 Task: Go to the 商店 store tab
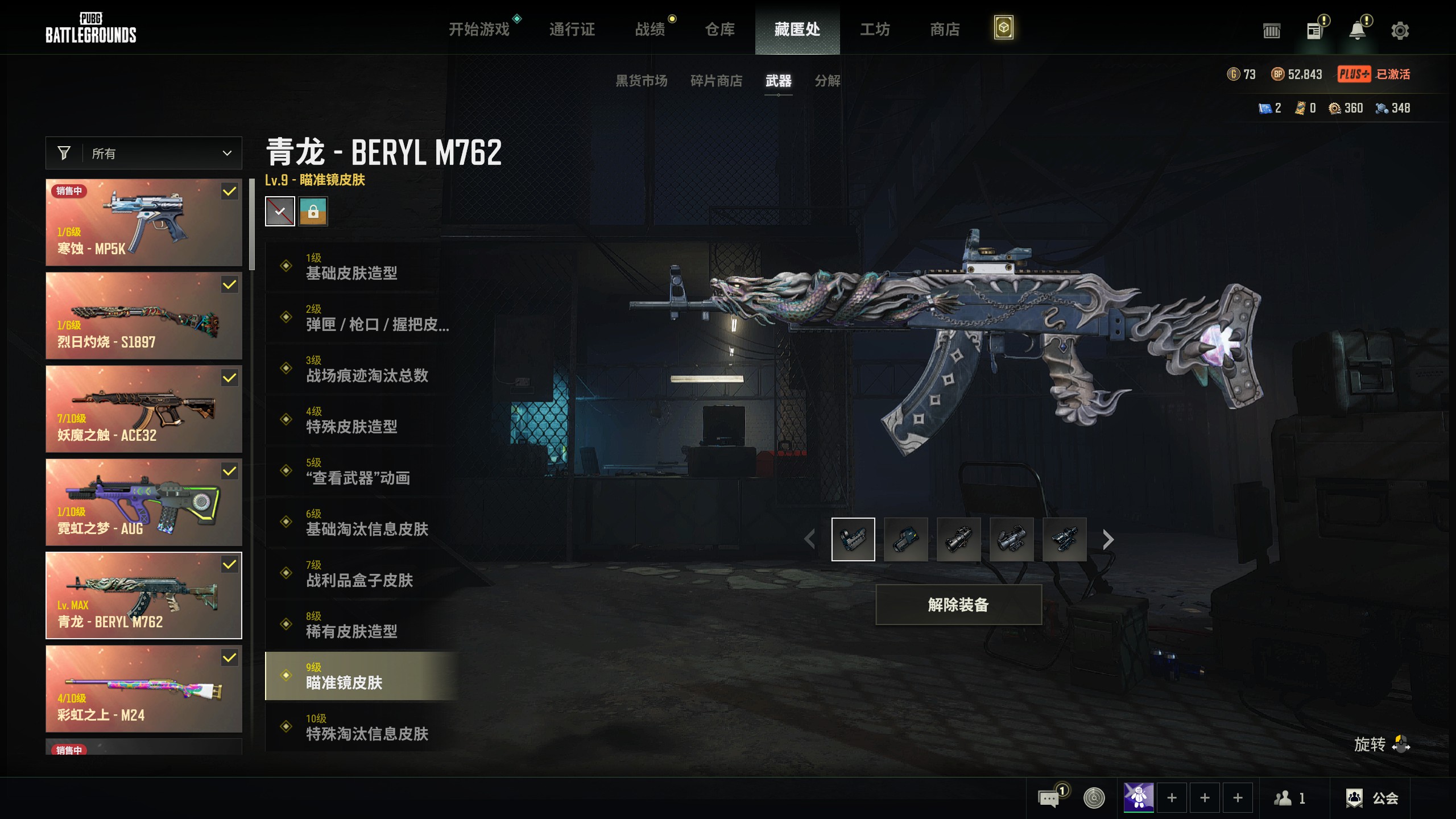pyautogui.click(x=945, y=29)
